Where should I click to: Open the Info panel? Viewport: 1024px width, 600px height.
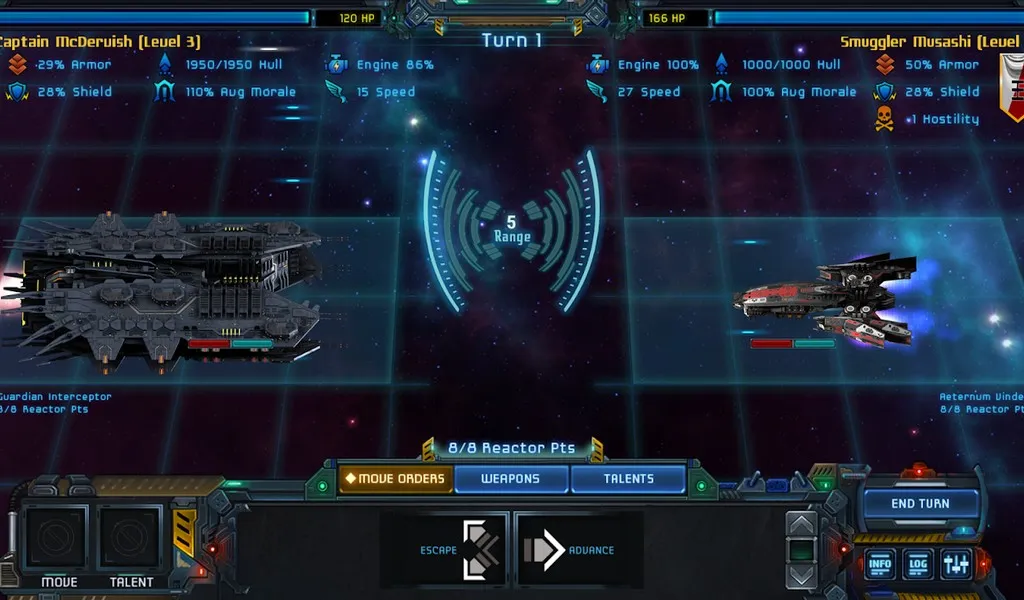click(x=881, y=564)
